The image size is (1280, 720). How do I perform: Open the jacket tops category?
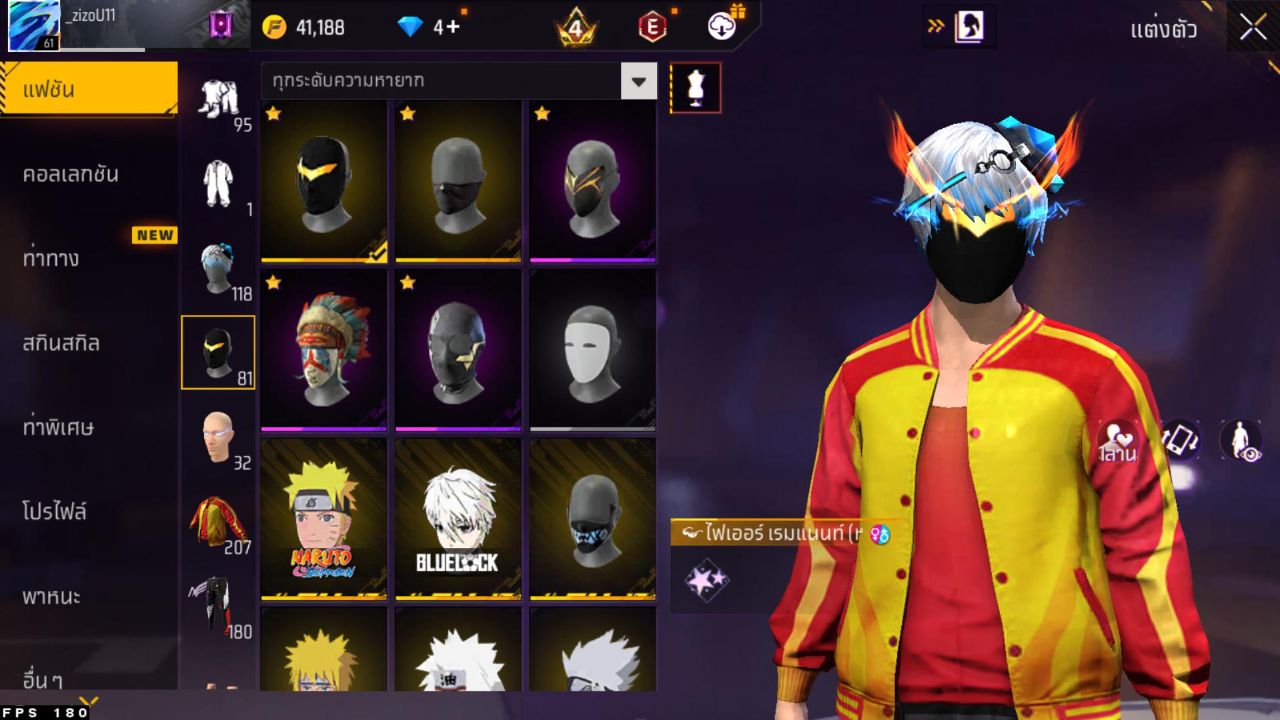tap(218, 522)
